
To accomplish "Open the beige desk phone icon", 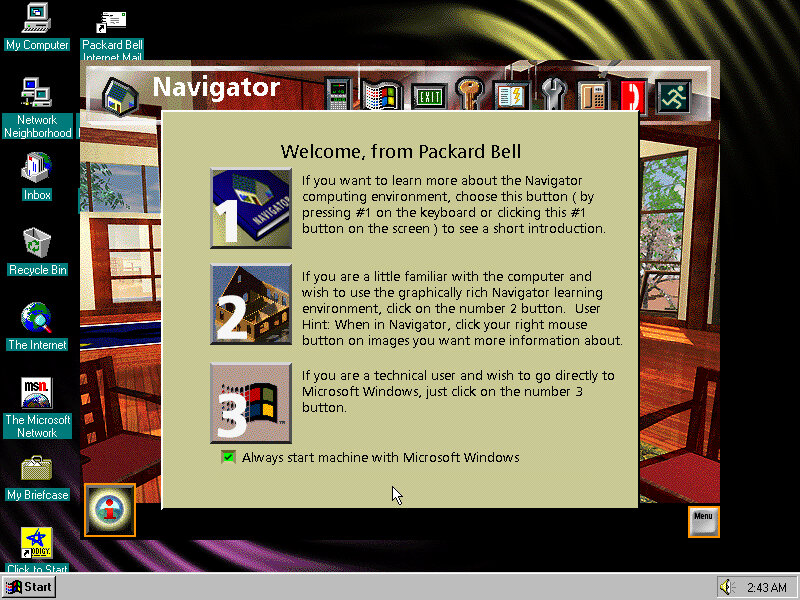I will [x=594, y=96].
